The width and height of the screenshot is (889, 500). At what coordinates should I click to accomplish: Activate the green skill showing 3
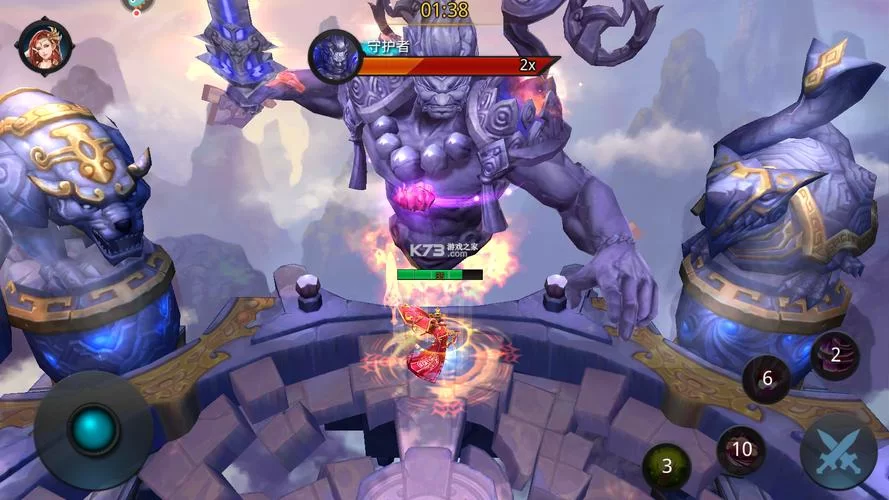666,467
